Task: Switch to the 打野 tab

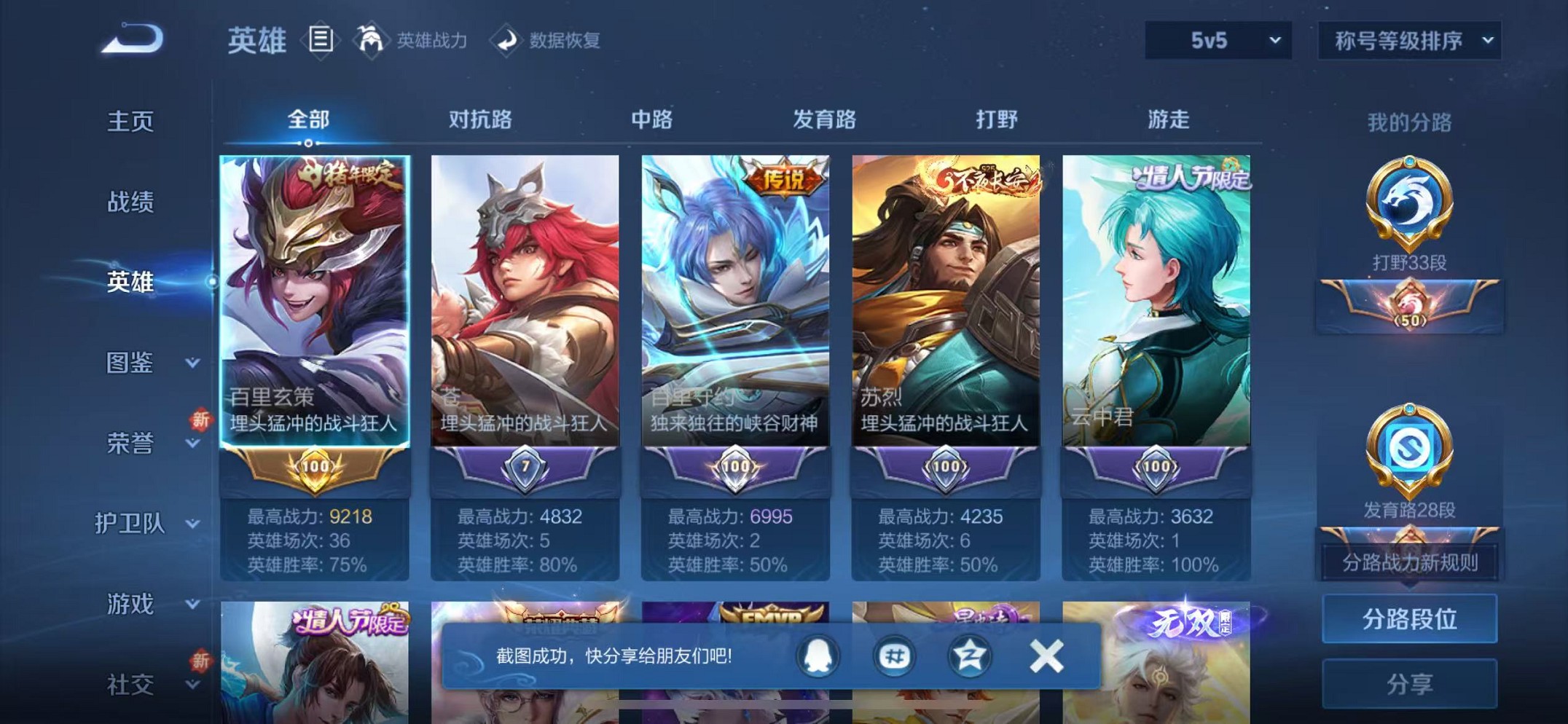Action: (995, 120)
